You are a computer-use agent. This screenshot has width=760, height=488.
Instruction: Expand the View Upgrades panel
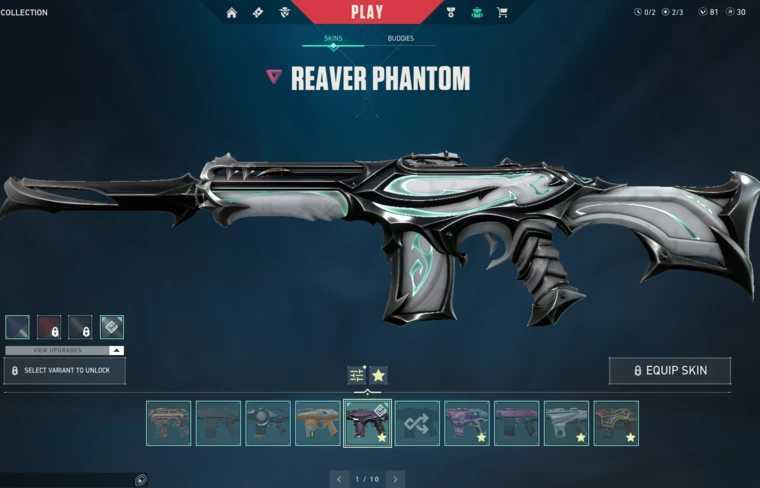(64, 350)
